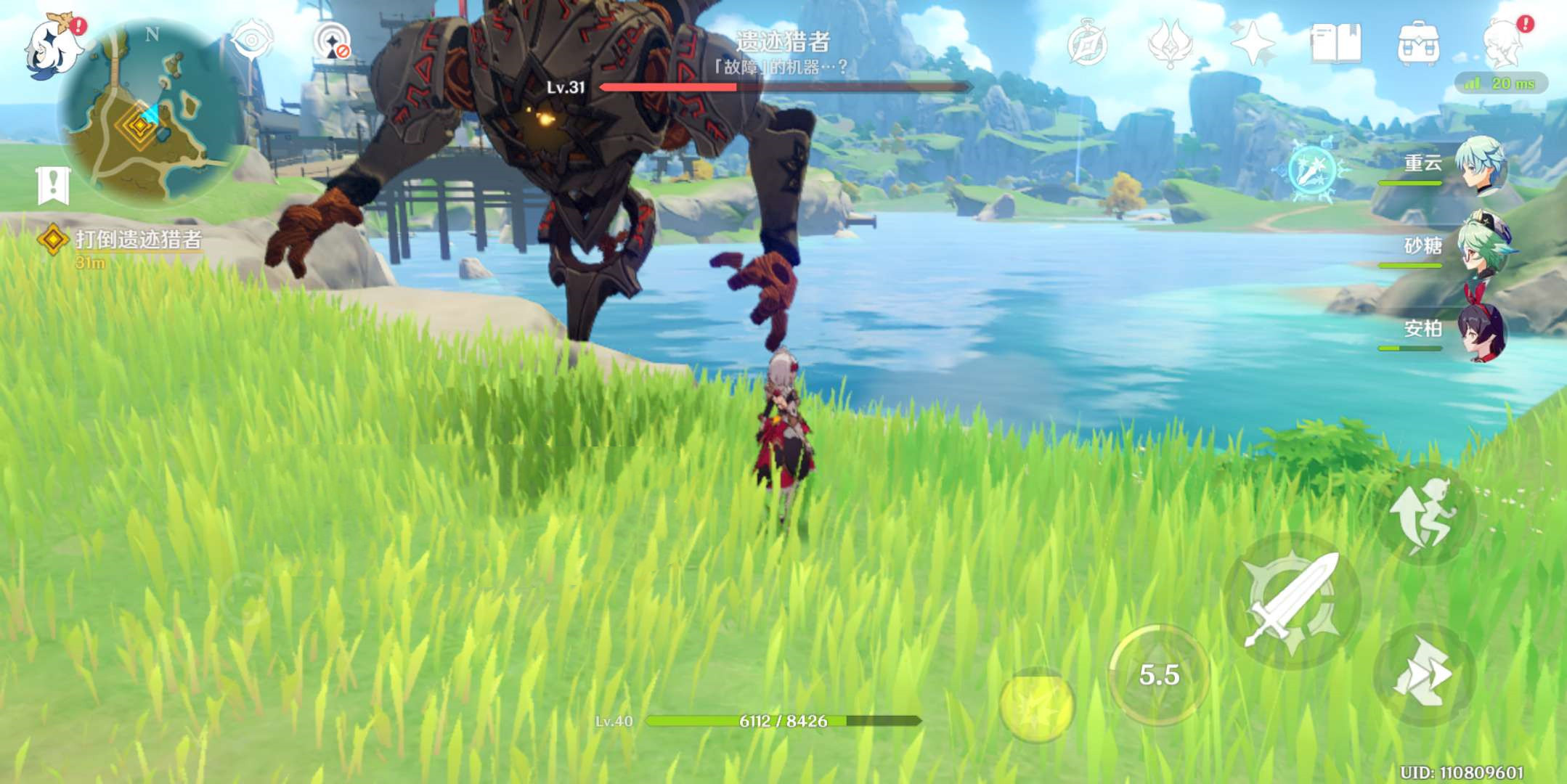Open the circular minimap

pos(148,113)
